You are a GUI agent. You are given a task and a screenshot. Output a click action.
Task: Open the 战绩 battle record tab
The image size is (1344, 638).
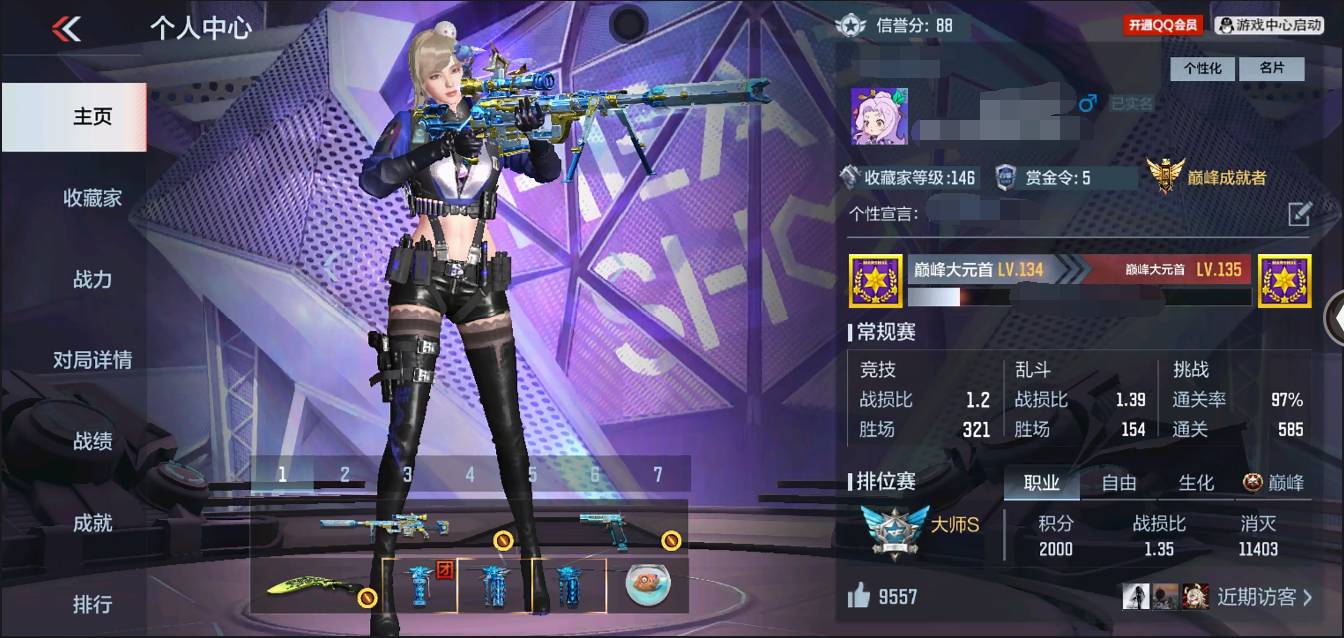coord(92,441)
